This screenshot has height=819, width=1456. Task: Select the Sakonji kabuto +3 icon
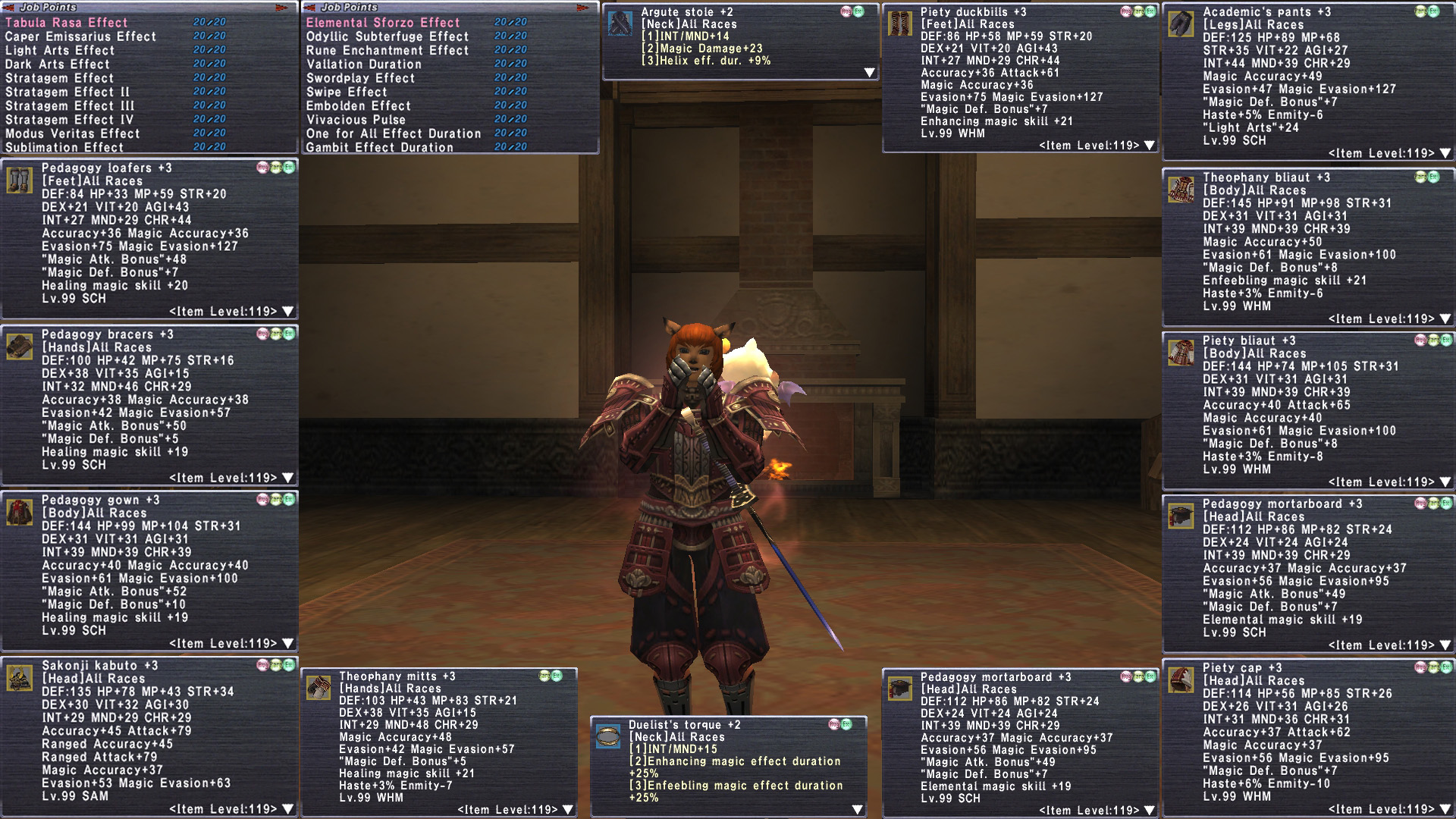coord(19,678)
